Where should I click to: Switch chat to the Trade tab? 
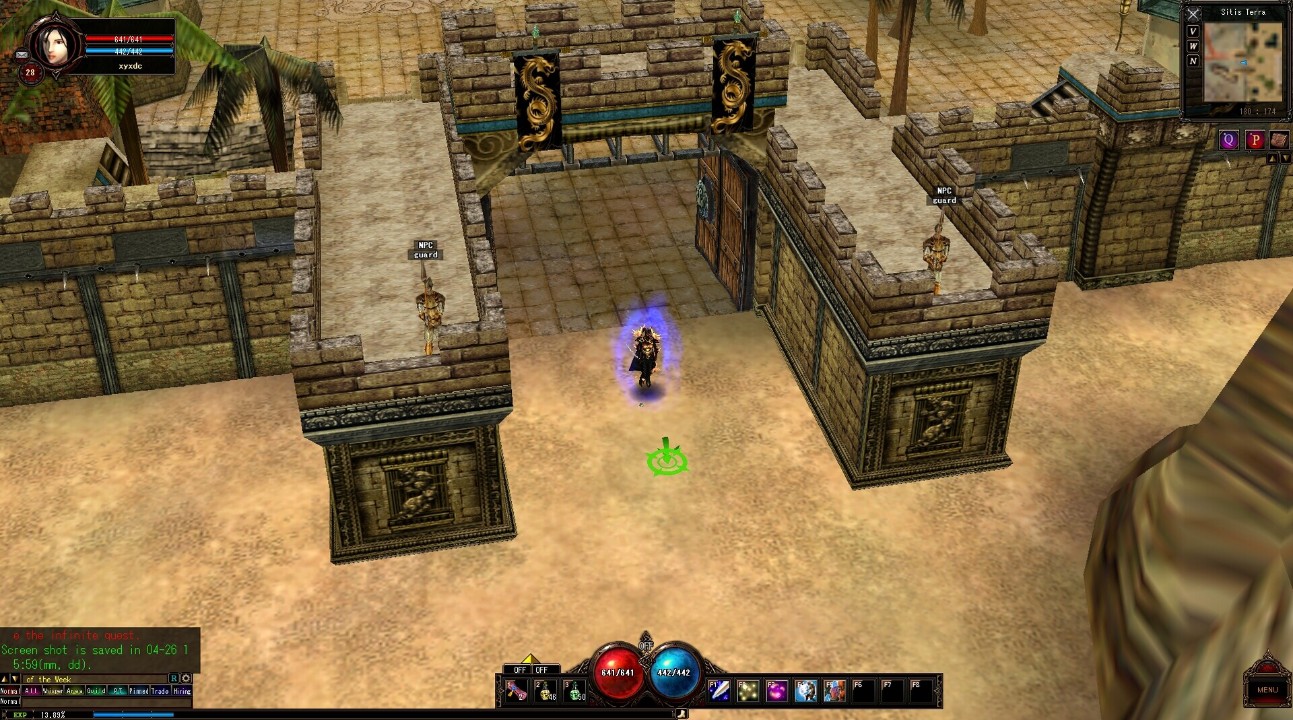pos(160,691)
